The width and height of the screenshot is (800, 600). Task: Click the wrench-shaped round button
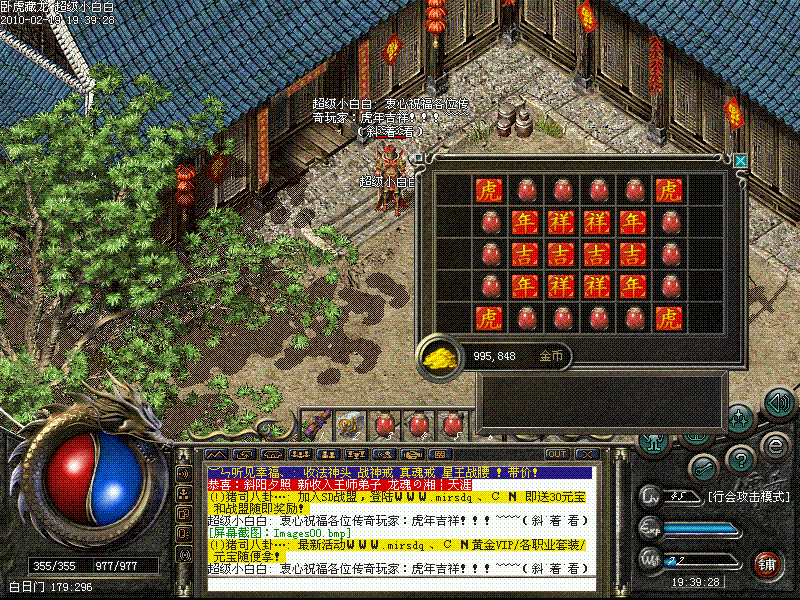pos(703,467)
